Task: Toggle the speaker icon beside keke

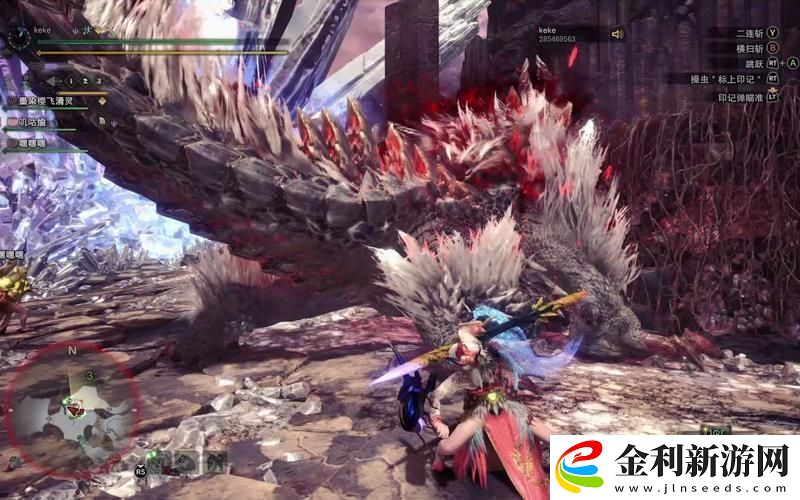Action: point(617,33)
